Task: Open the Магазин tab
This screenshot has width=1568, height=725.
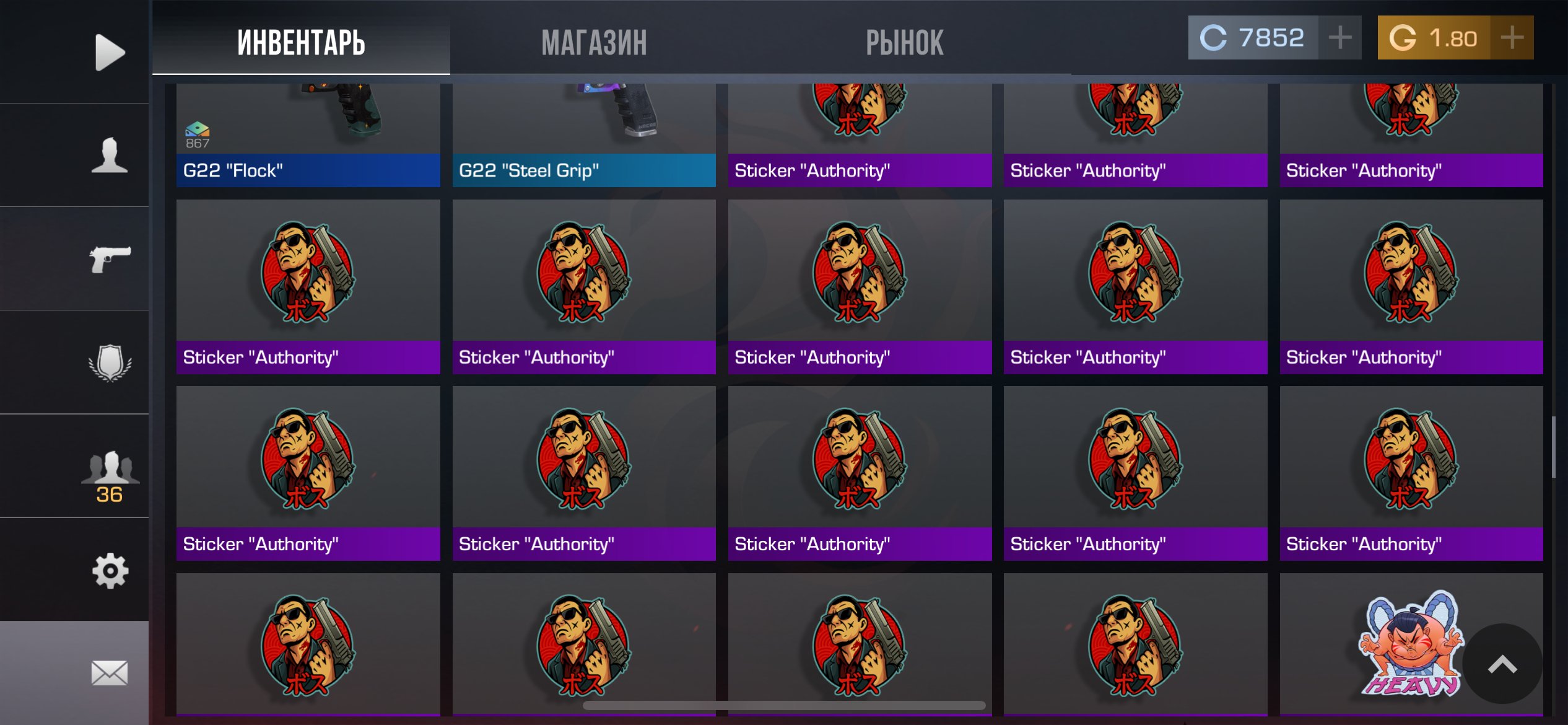Action: [594, 42]
